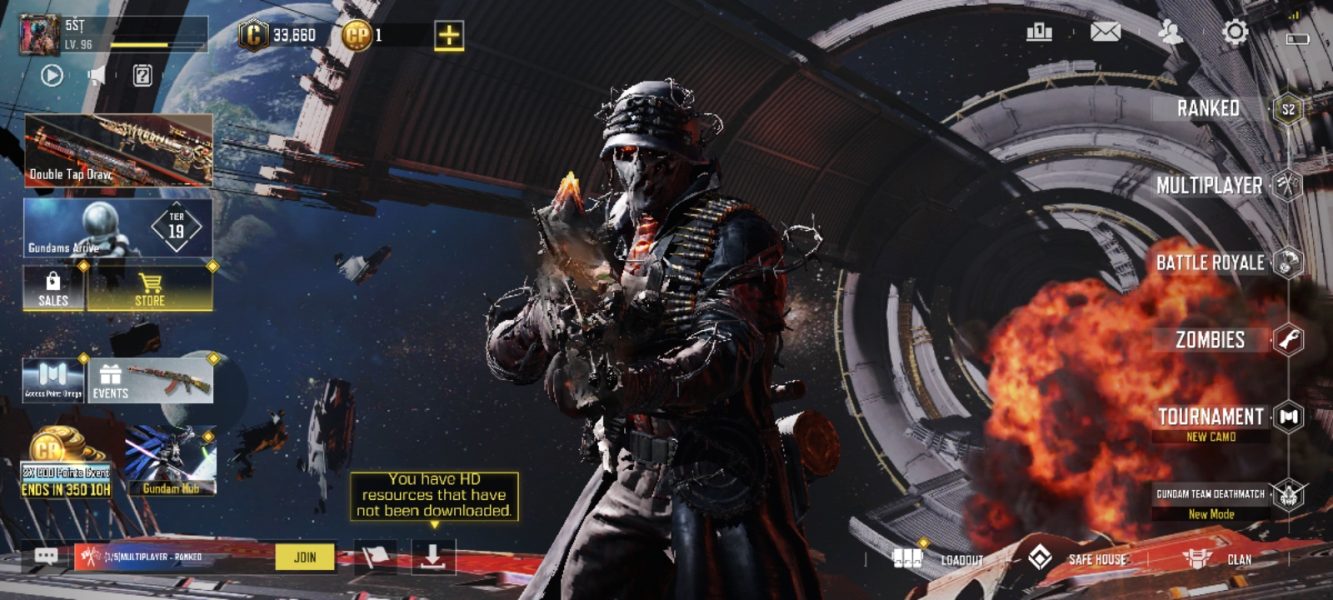This screenshot has width=1333, height=600.
Task: Open the Sales shop
Action: (x=53, y=288)
